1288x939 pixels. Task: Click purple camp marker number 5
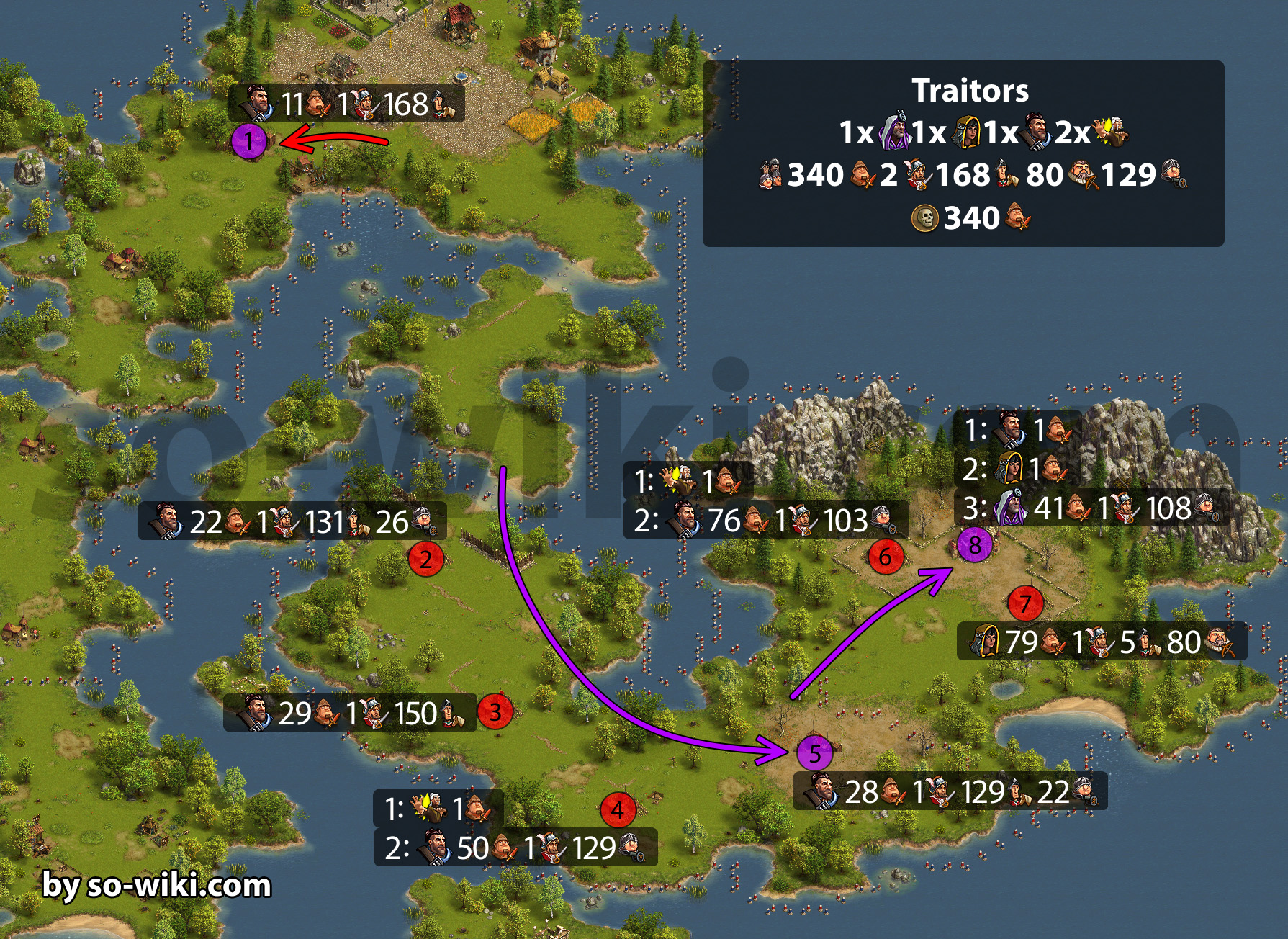pos(814,754)
